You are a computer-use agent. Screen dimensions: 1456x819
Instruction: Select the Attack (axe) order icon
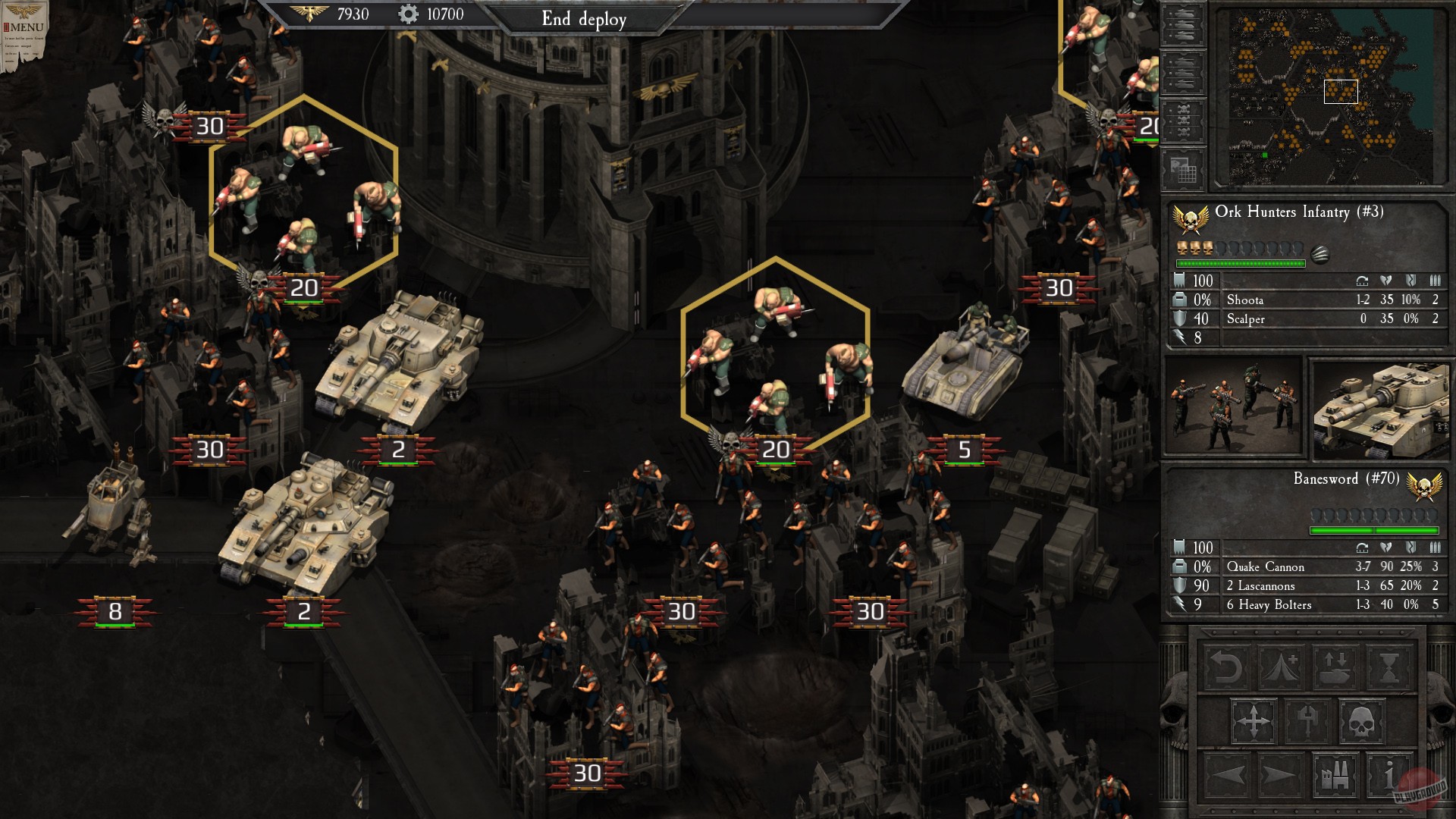pyautogui.click(x=1308, y=721)
